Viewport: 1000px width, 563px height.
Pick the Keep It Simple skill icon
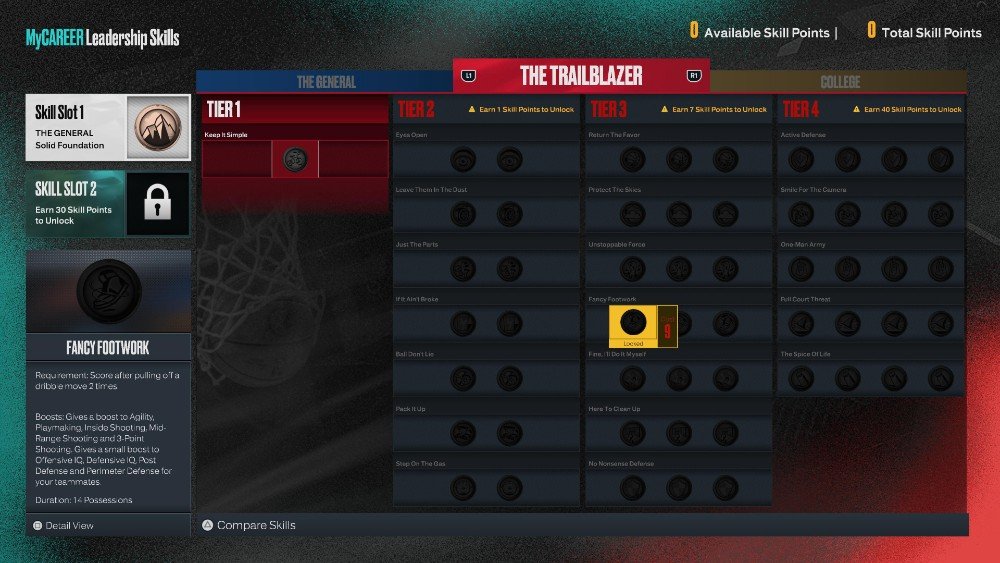click(x=294, y=158)
